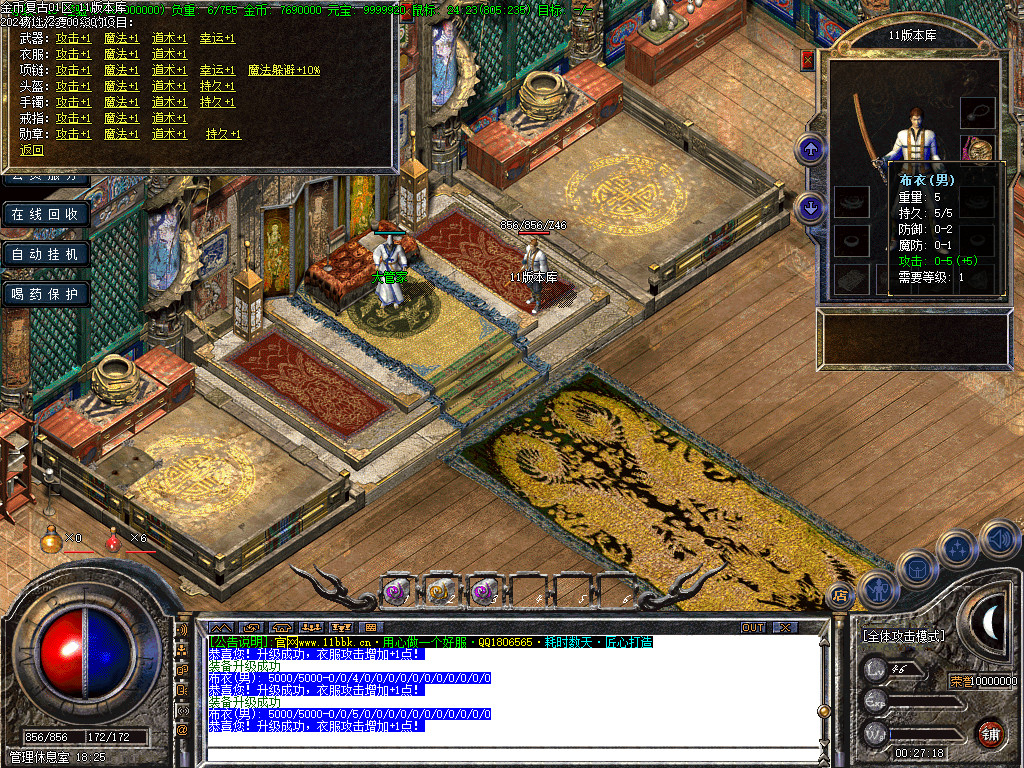Use the second hotbar item with gold swirl
Image resolution: width=1024 pixels, height=768 pixels.
tap(439, 591)
